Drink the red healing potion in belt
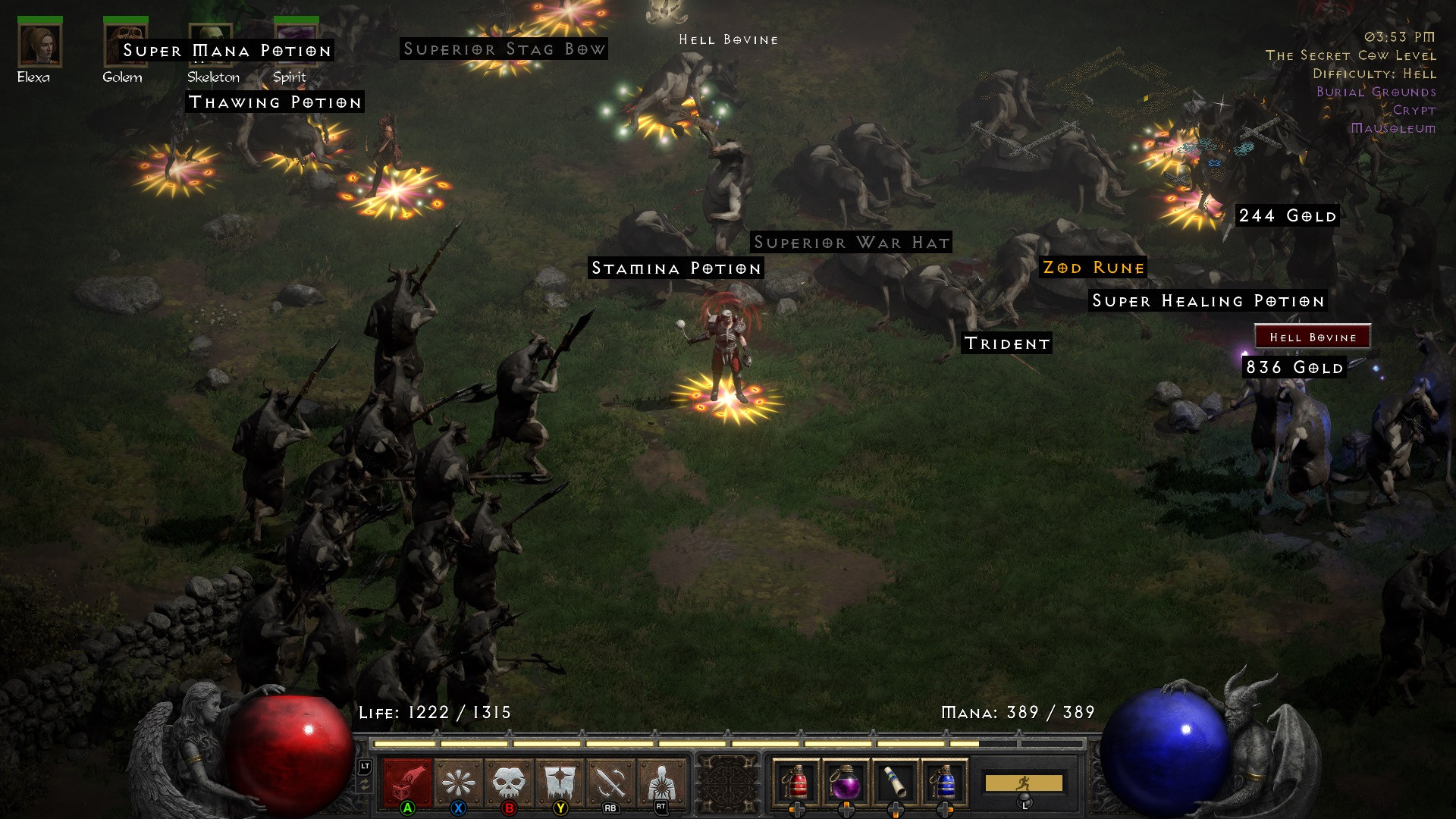This screenshot has width=1456, height=819. click(x=796, y=783)
